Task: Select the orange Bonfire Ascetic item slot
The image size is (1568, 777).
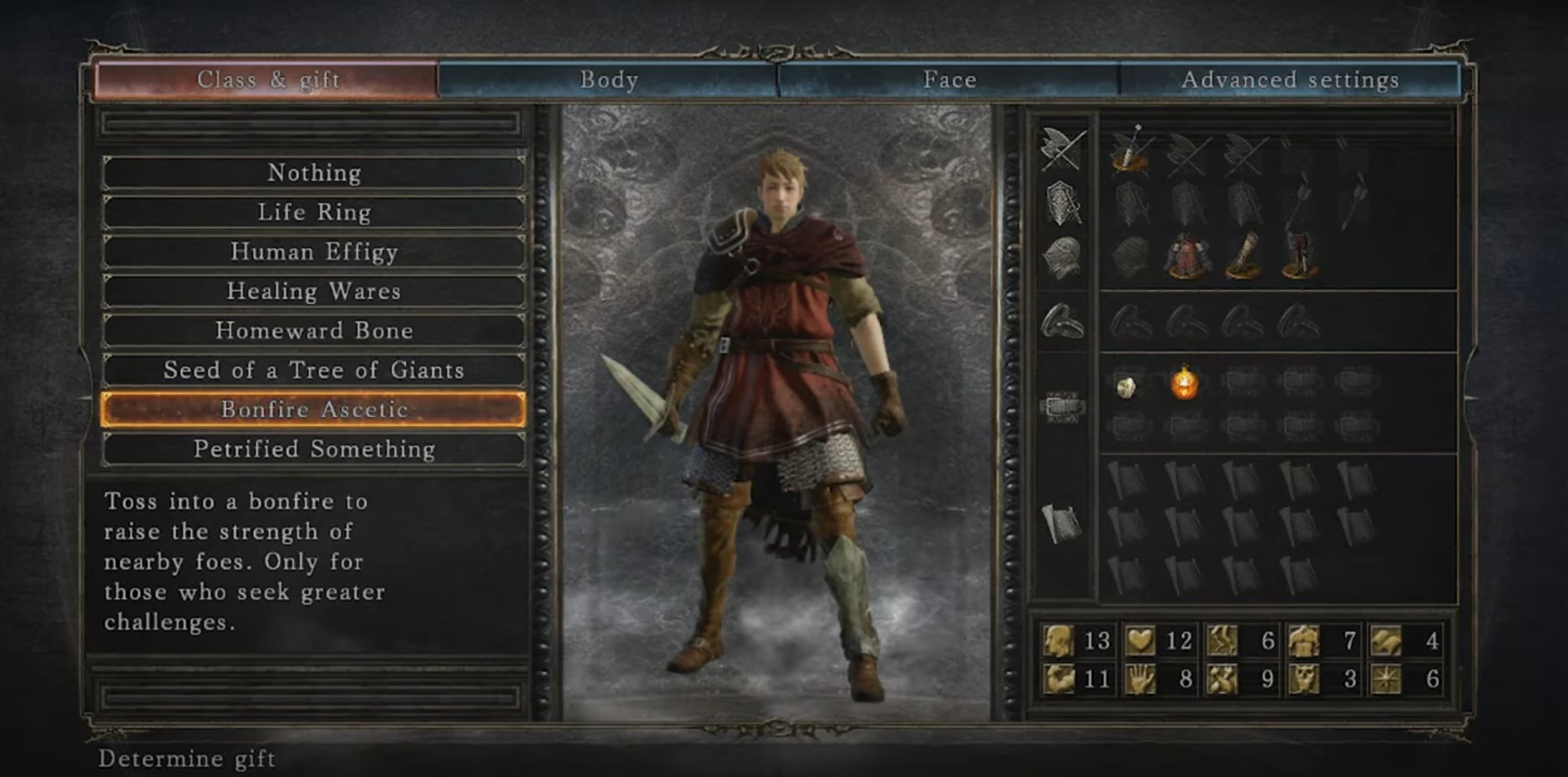Action: (1185, 384)
